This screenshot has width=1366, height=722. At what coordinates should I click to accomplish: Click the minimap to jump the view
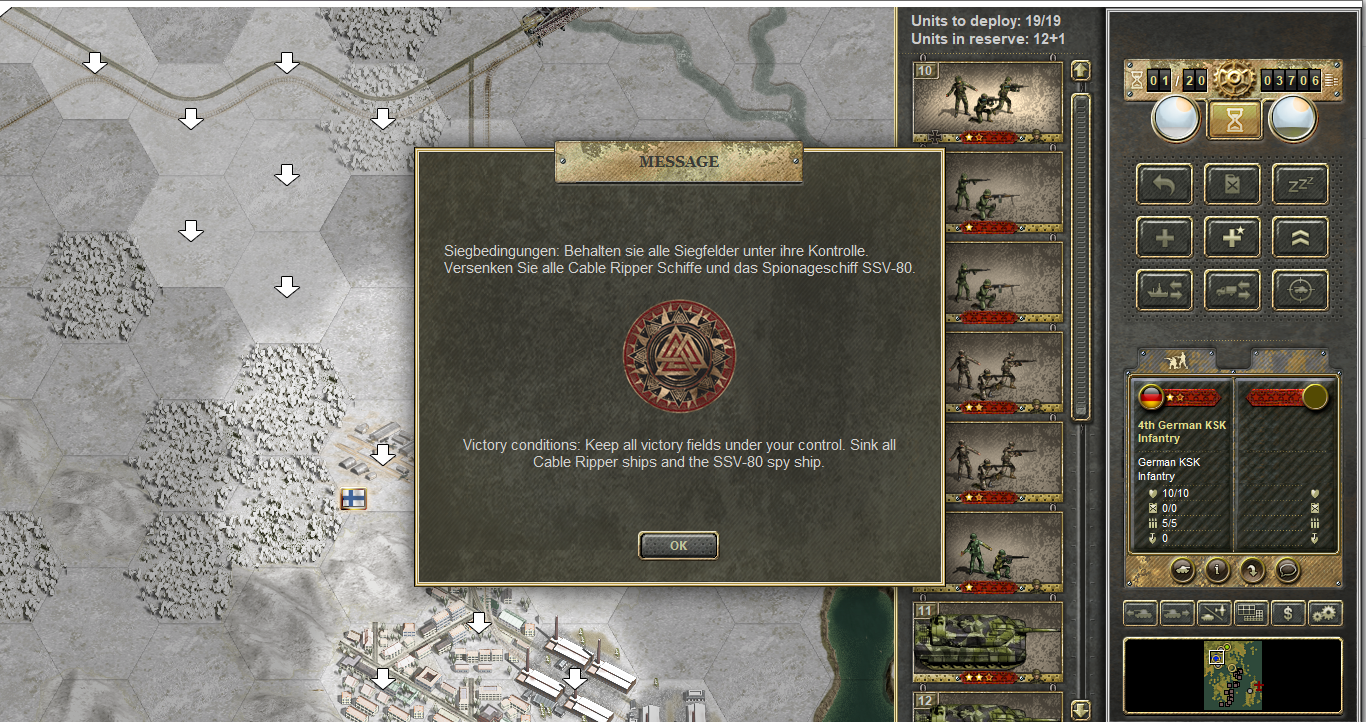tap(1232, 675)
